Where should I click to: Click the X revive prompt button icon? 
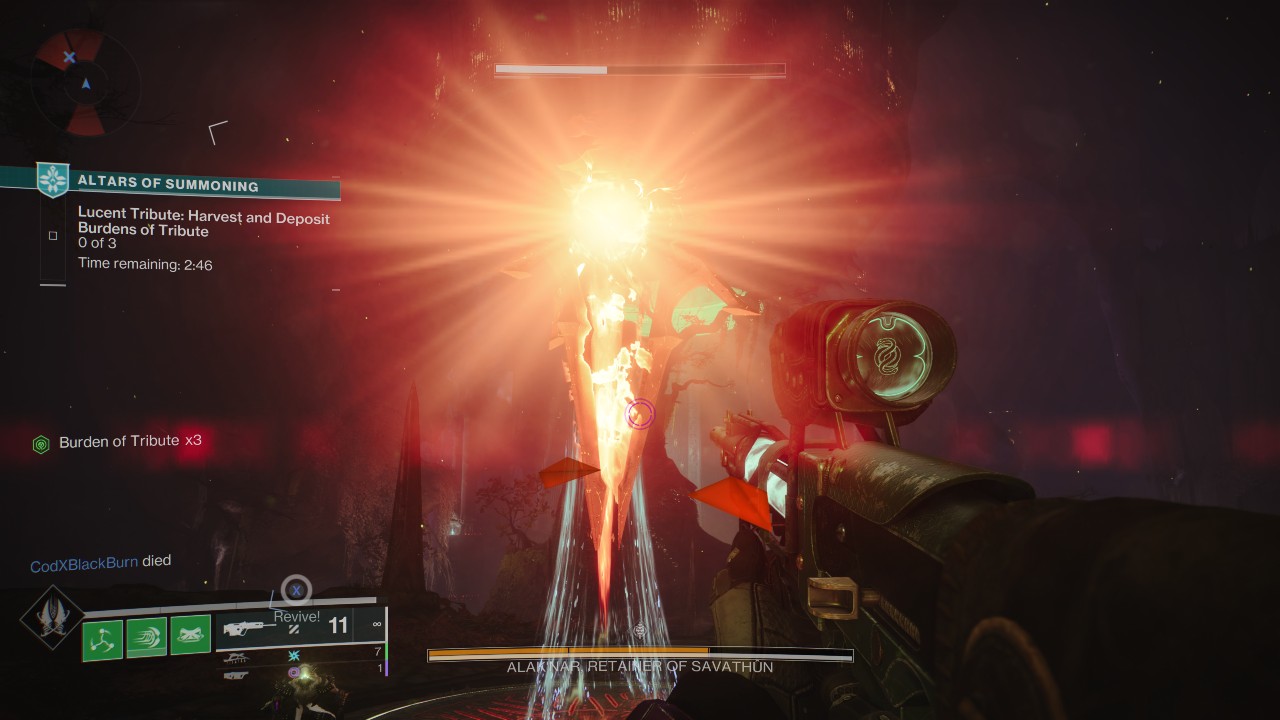click(296, 590)
